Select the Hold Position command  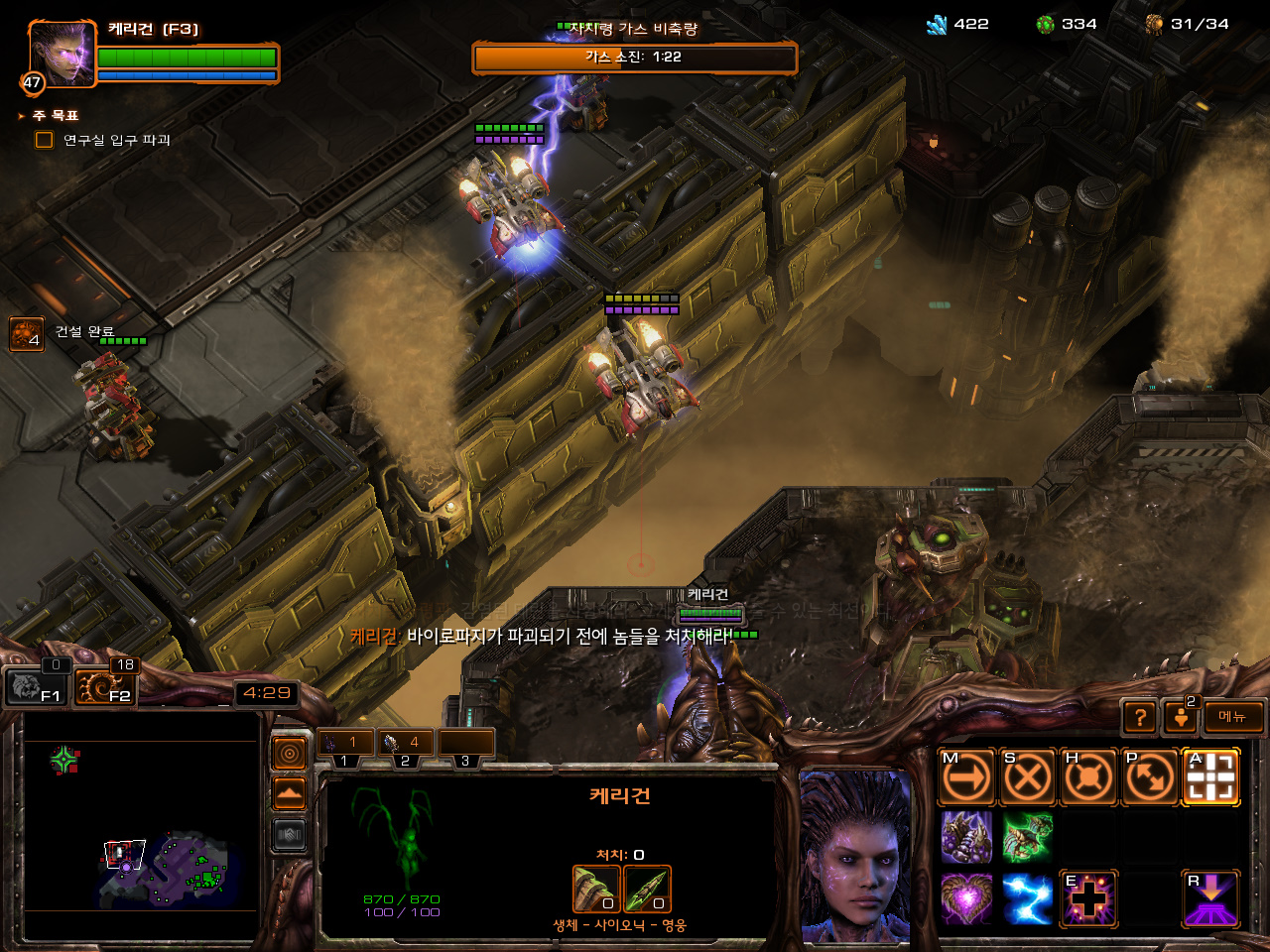(x=1088, y=777)
